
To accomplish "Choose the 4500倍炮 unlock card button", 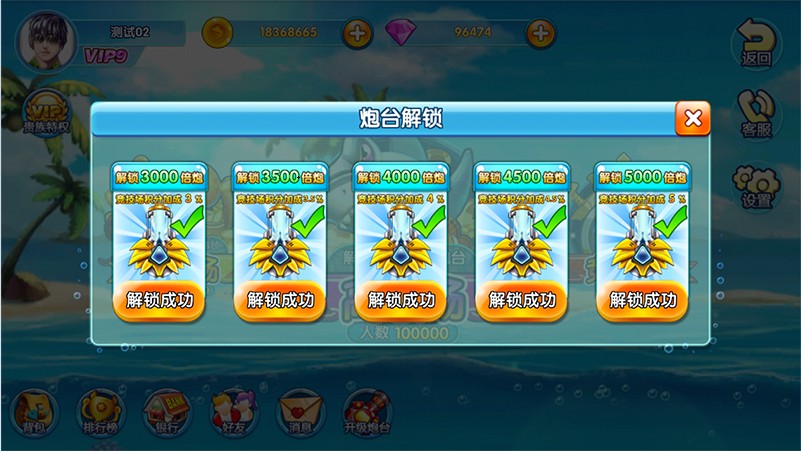I will click(521, 299).
